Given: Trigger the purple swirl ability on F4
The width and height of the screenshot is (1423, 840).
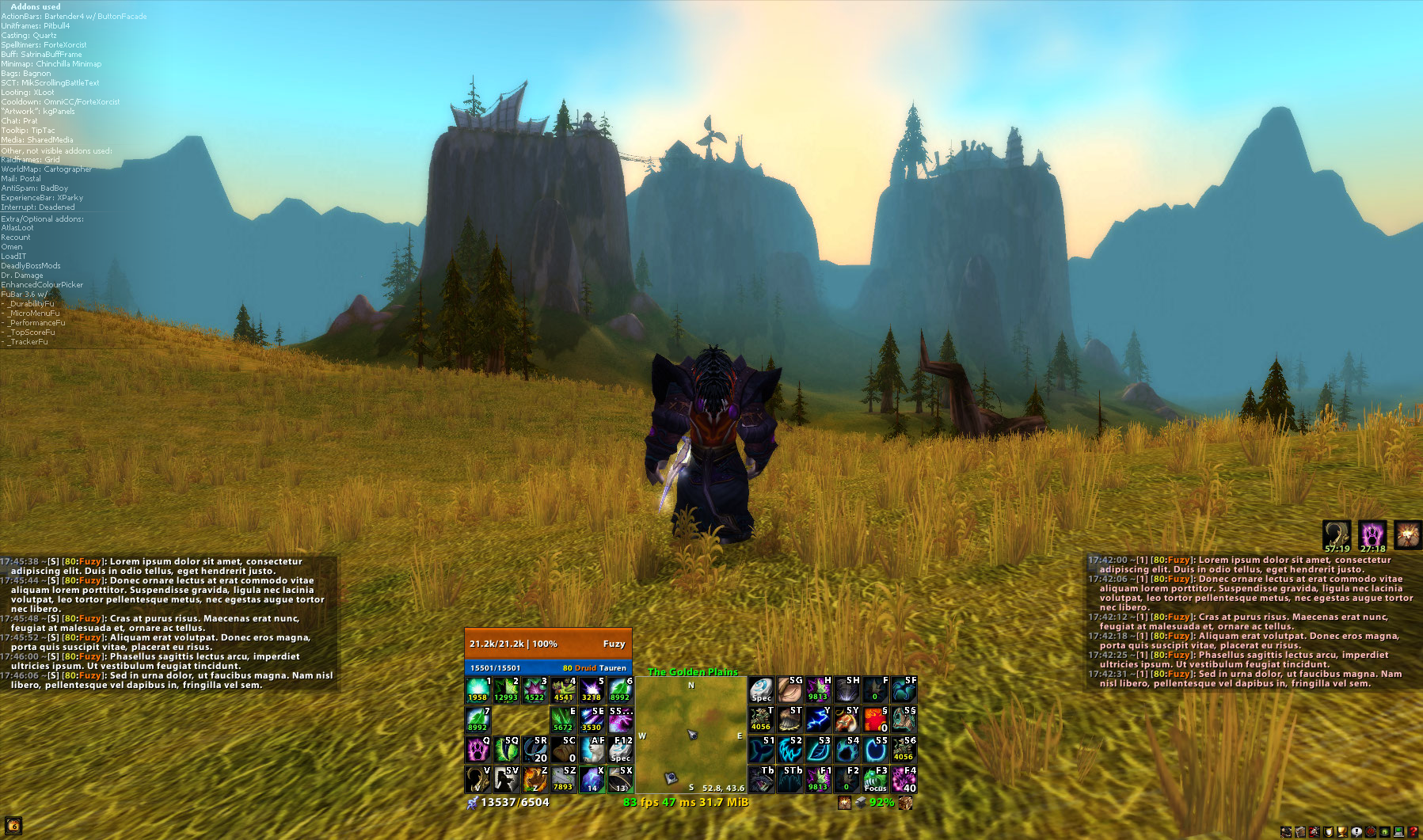Looking at the screenshot, I should coord(904,780).
